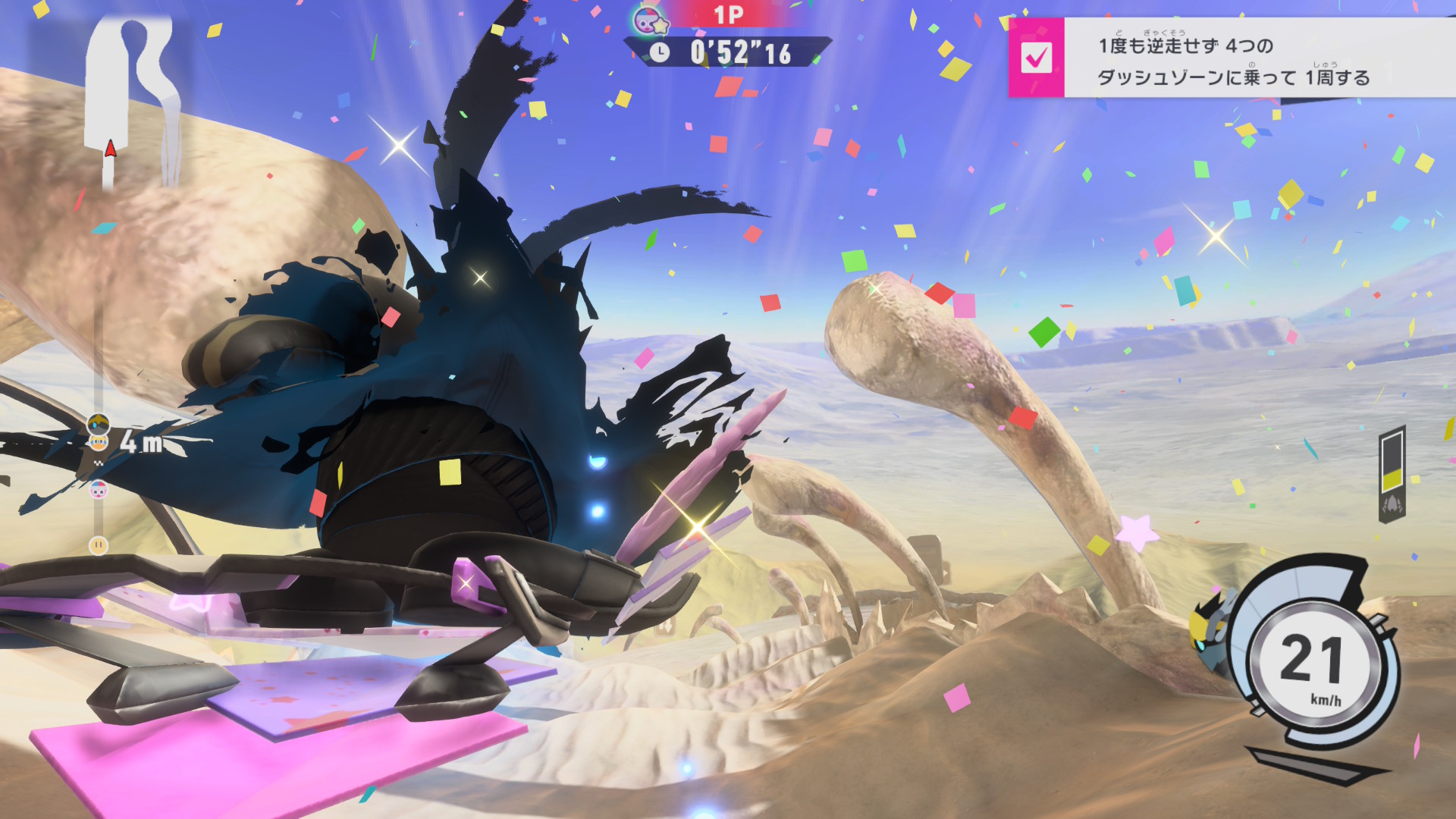Click the rider icon beside the 4 m marker

(99, 425)
